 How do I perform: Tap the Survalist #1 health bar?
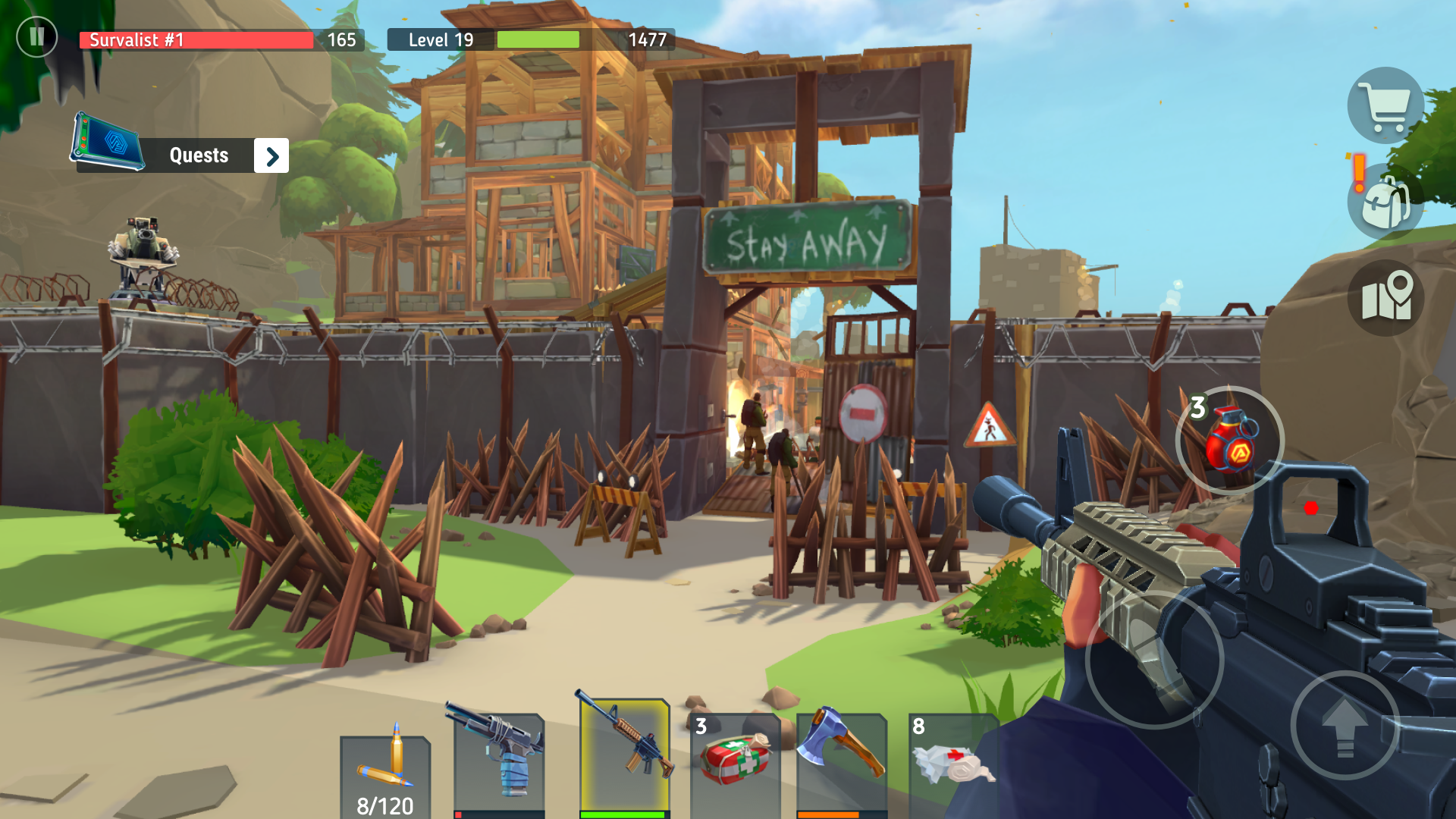pyautogui.click(x=196, y=40)
